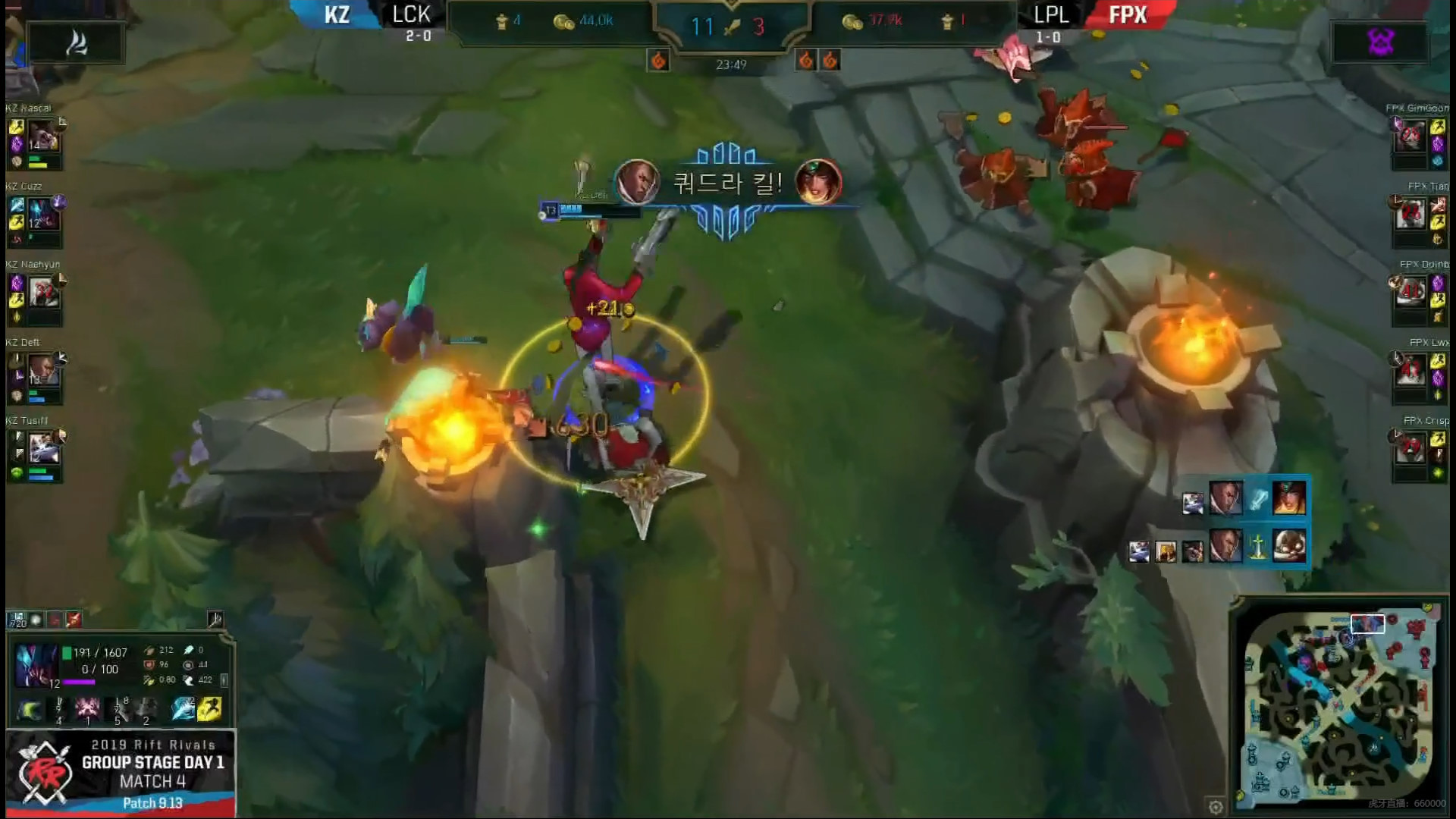
Task: Click the sword icon above the stats panel
Action: (x=215, y=620)
